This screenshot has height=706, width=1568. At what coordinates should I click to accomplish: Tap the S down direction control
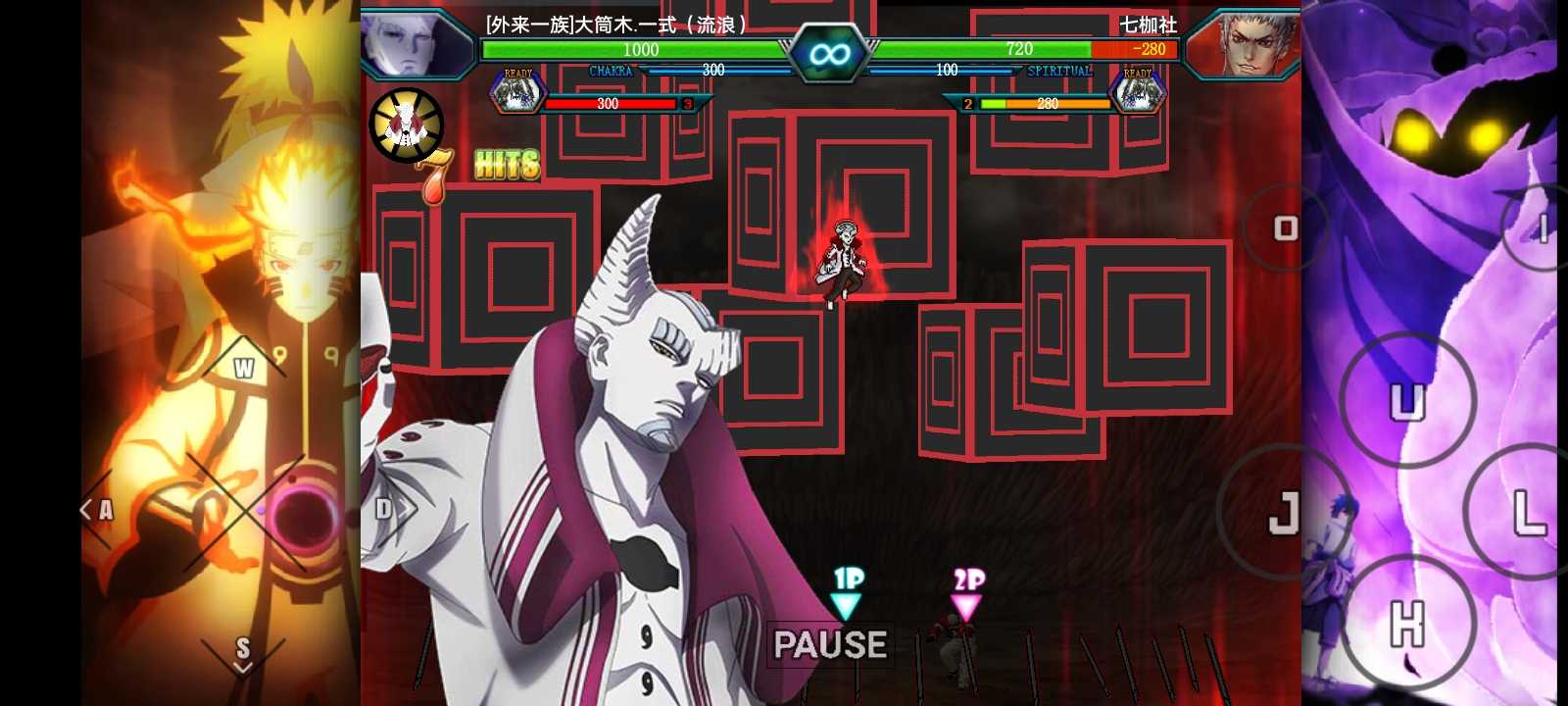(243, 651)
